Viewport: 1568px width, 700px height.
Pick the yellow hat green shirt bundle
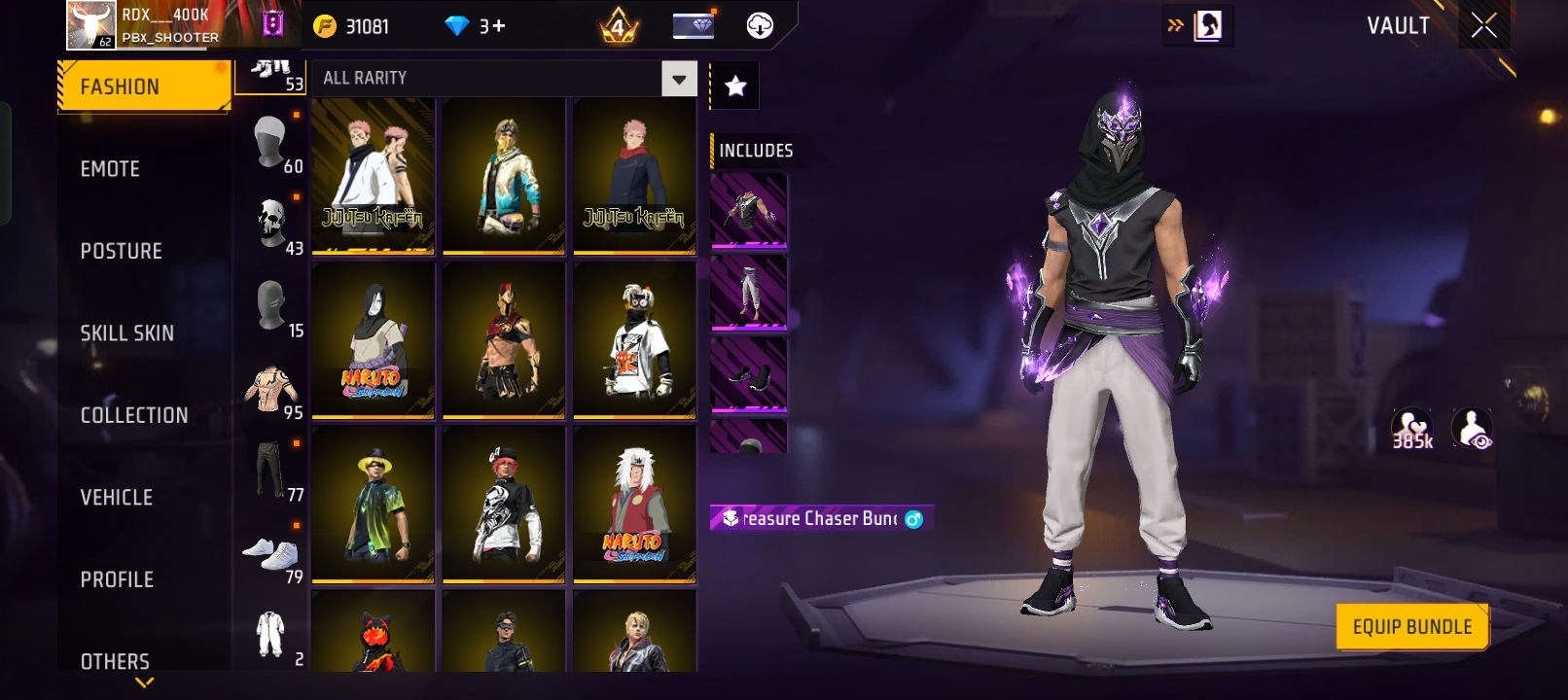(374, 504)
